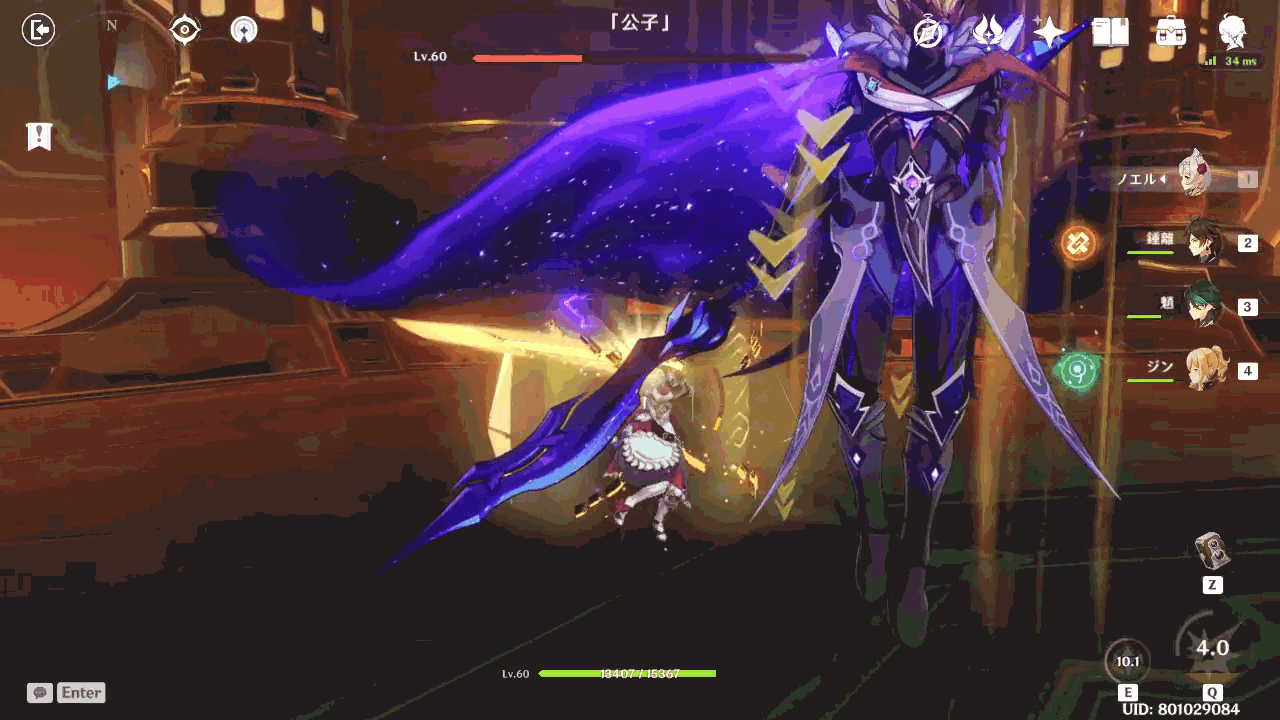Open the winged battle pass icon
1280x720 pixels.
[989, 33]
